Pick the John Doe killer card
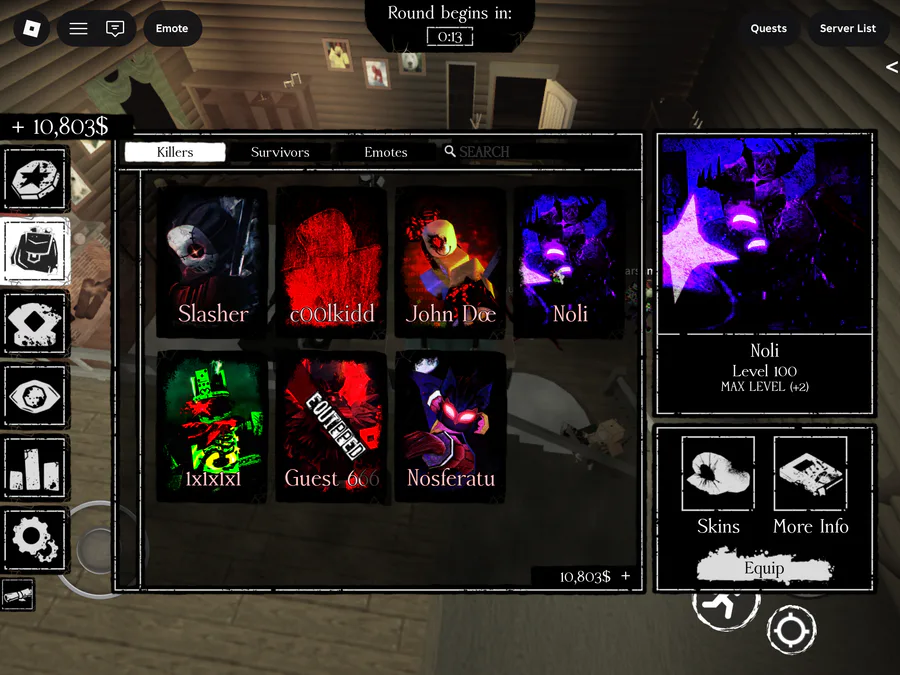This screenshot has width=900, height=675. [451, 260]
